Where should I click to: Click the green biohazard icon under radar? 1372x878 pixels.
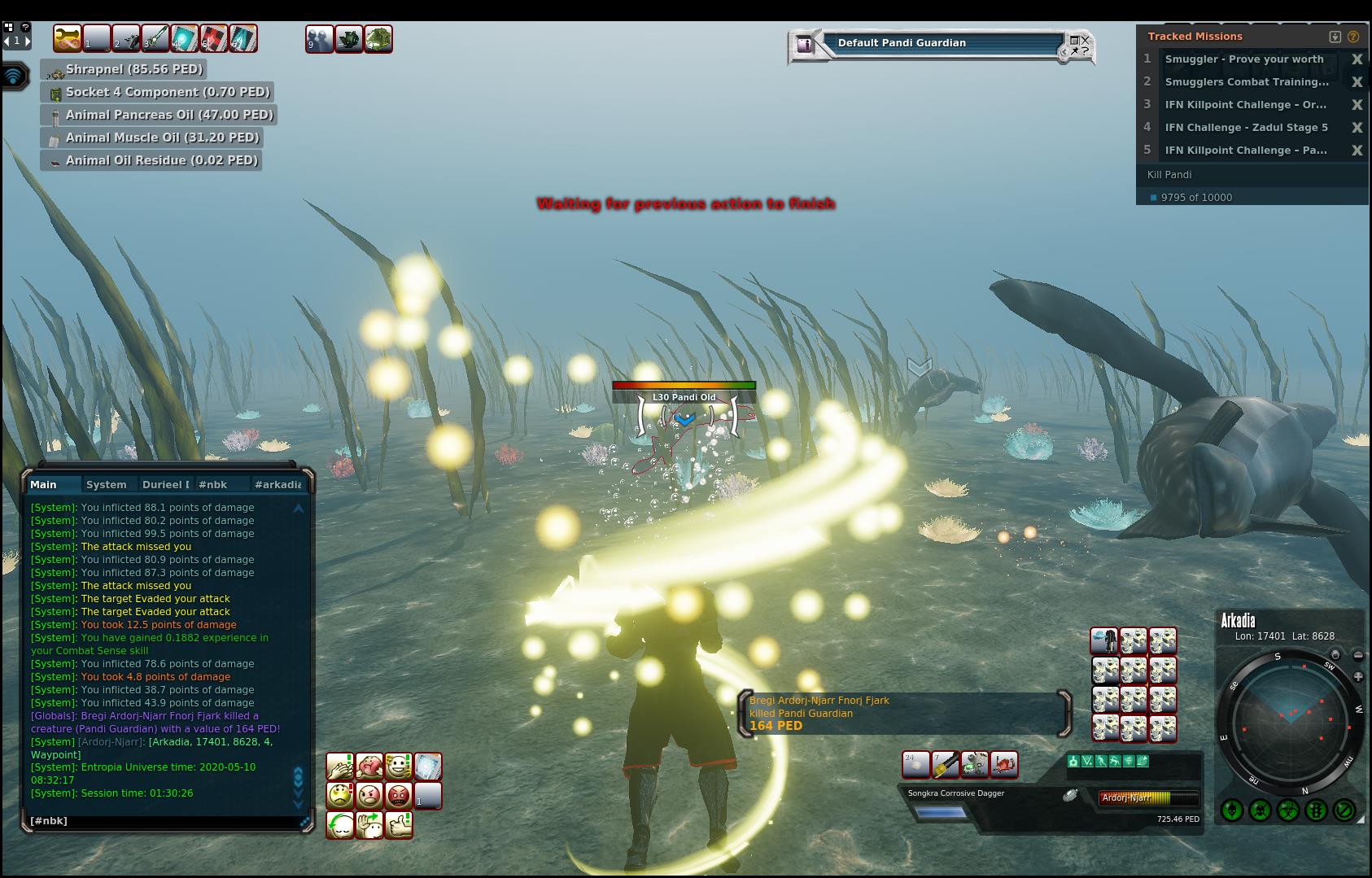pyautogui.click(x=1288, y=810)
